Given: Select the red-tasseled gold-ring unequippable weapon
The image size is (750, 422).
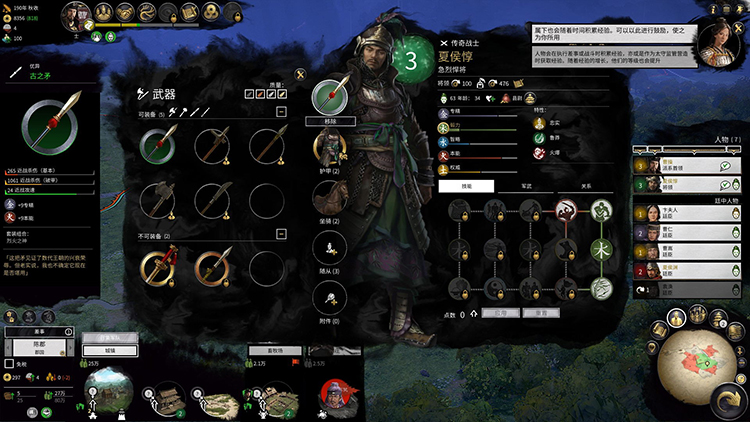Looking at the screenshot, I should coord(158,266).
